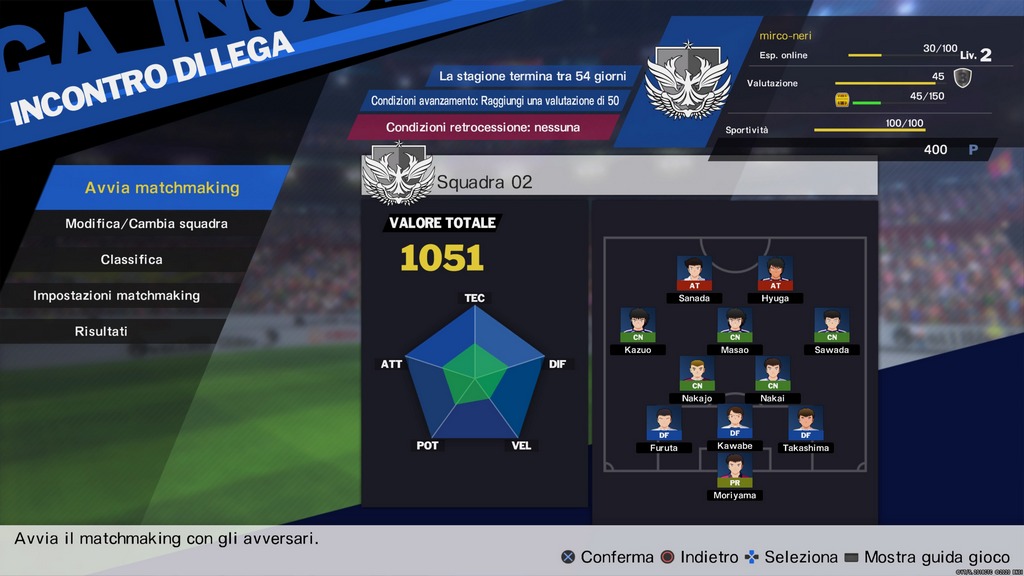
Task: Choose midfielder Kazuo portrait
Action: [638, 325]
